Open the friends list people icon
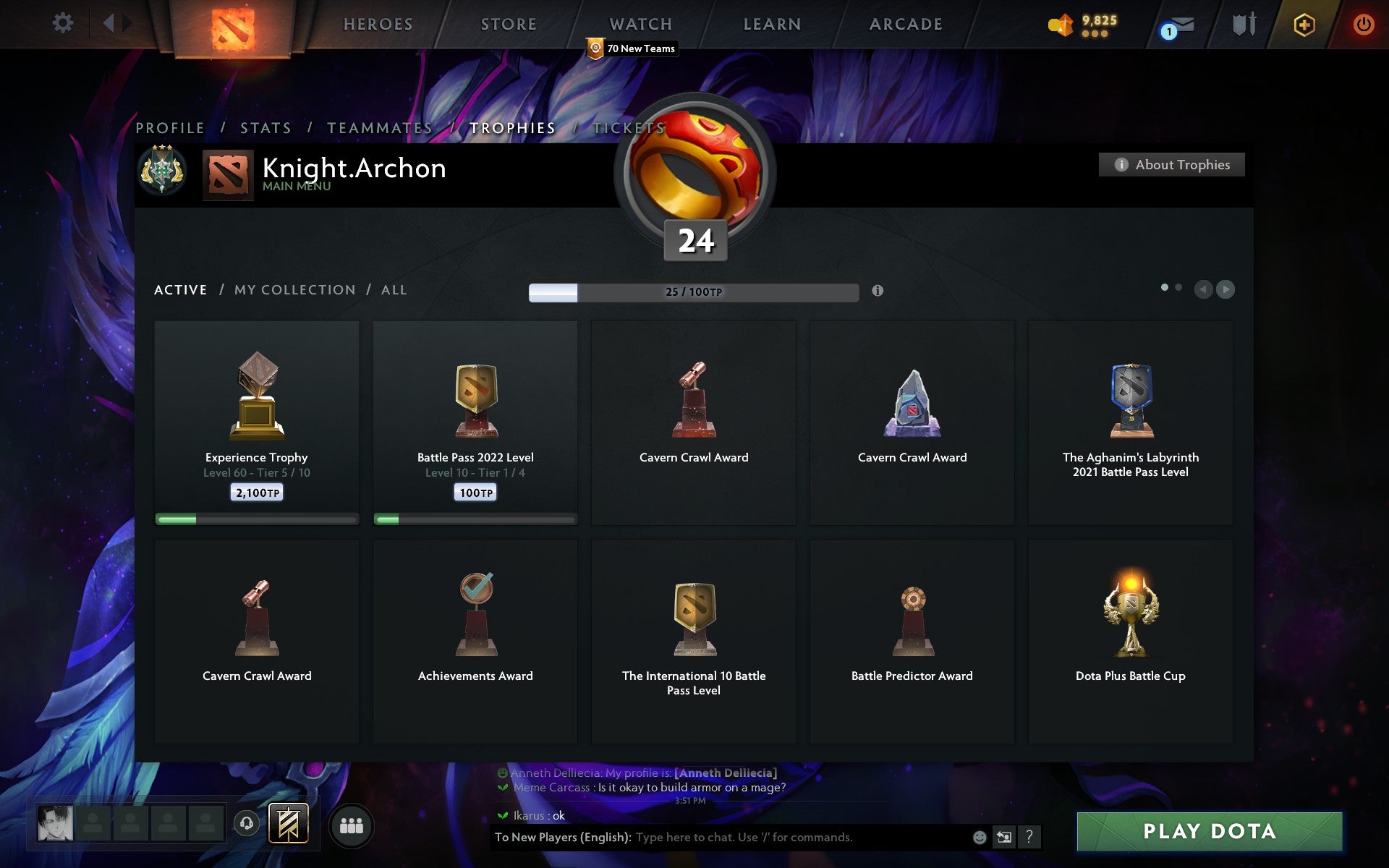 pos(351,825)
